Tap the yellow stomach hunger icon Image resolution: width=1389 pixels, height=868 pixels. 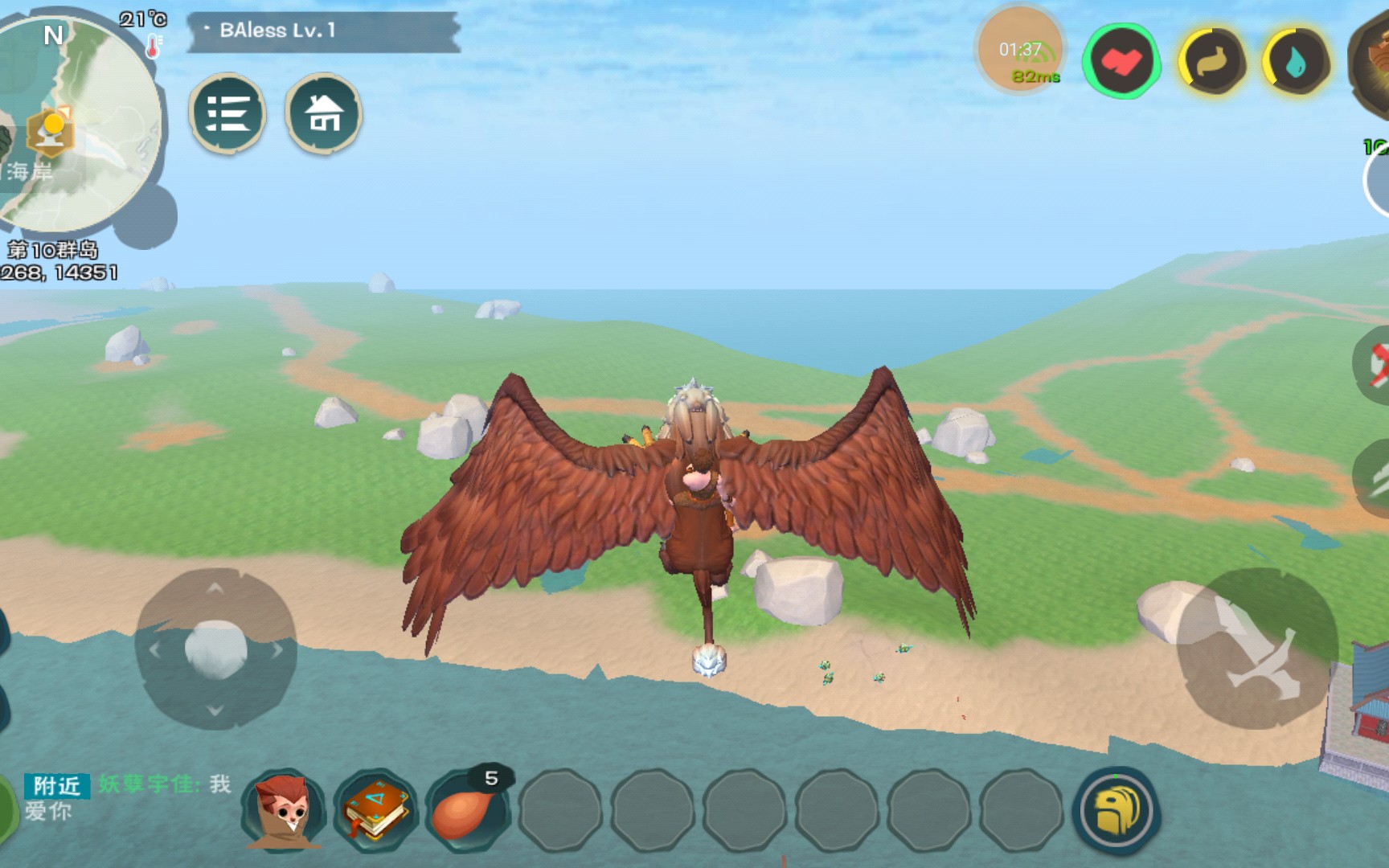[1212, 62]
